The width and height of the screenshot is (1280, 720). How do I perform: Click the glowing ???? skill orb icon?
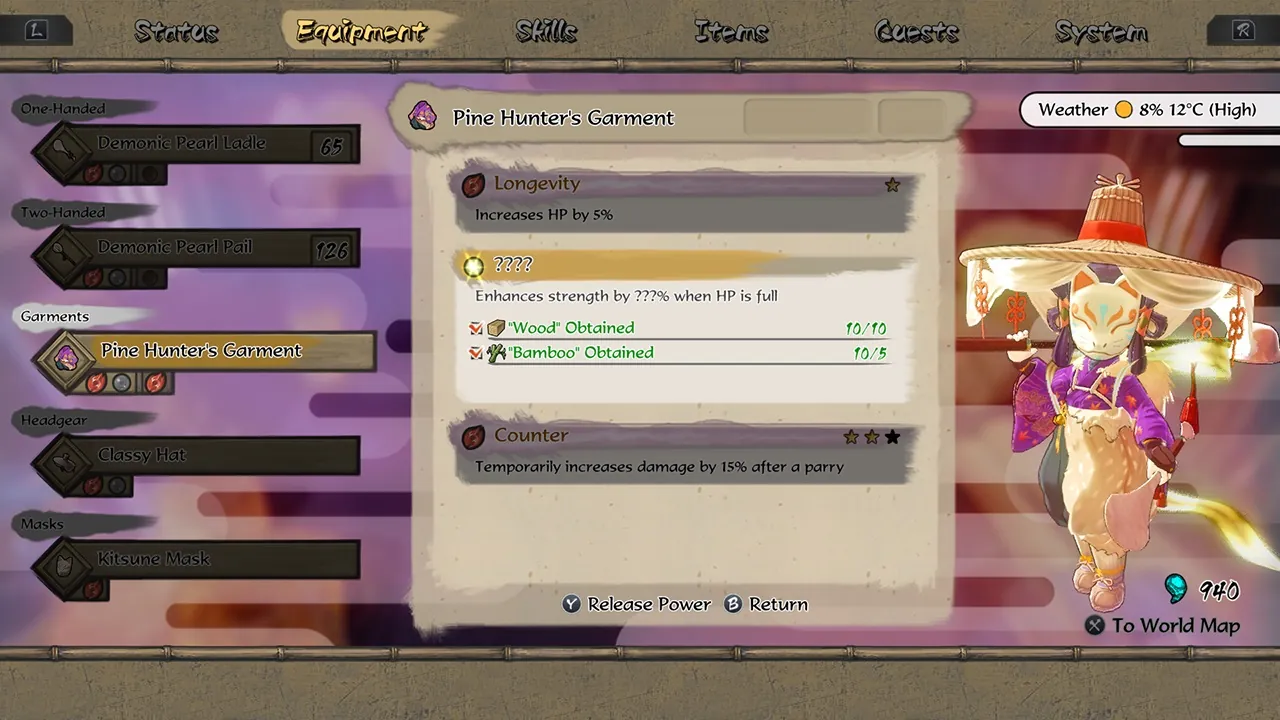tap(472, 266)
